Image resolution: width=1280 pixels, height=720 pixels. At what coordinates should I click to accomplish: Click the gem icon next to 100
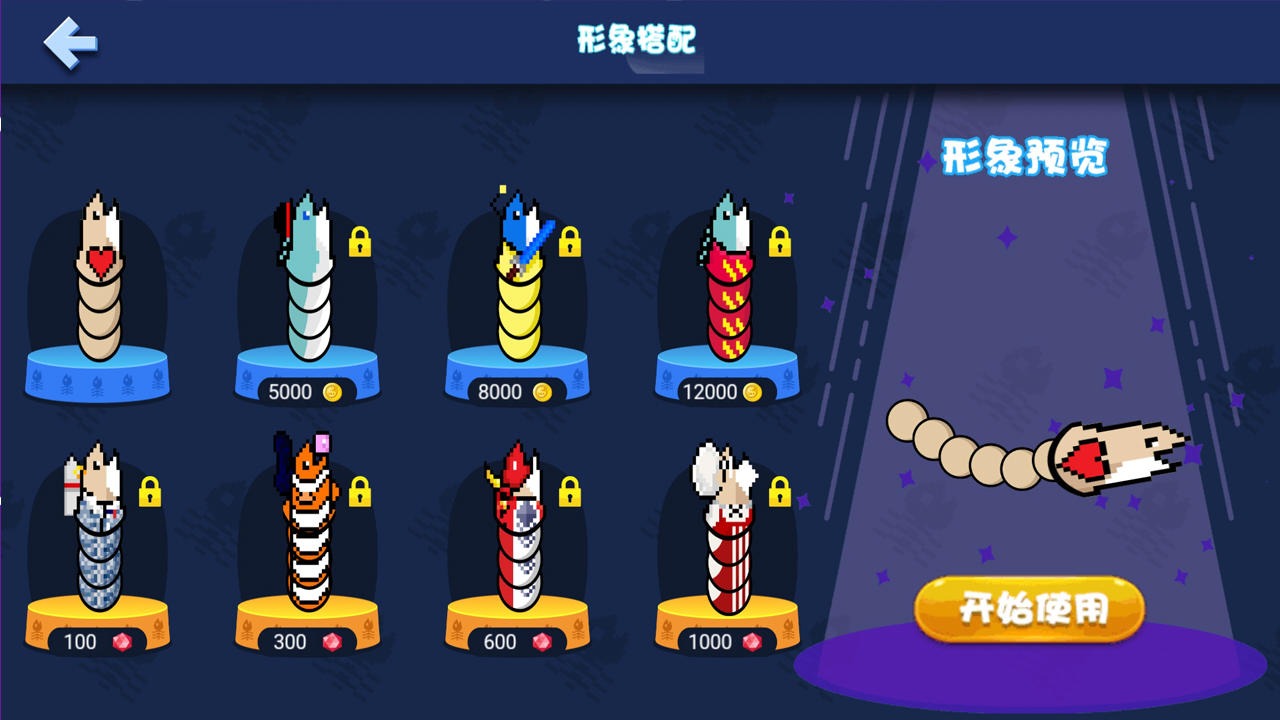pyautogui.click(x=120, y=643)
